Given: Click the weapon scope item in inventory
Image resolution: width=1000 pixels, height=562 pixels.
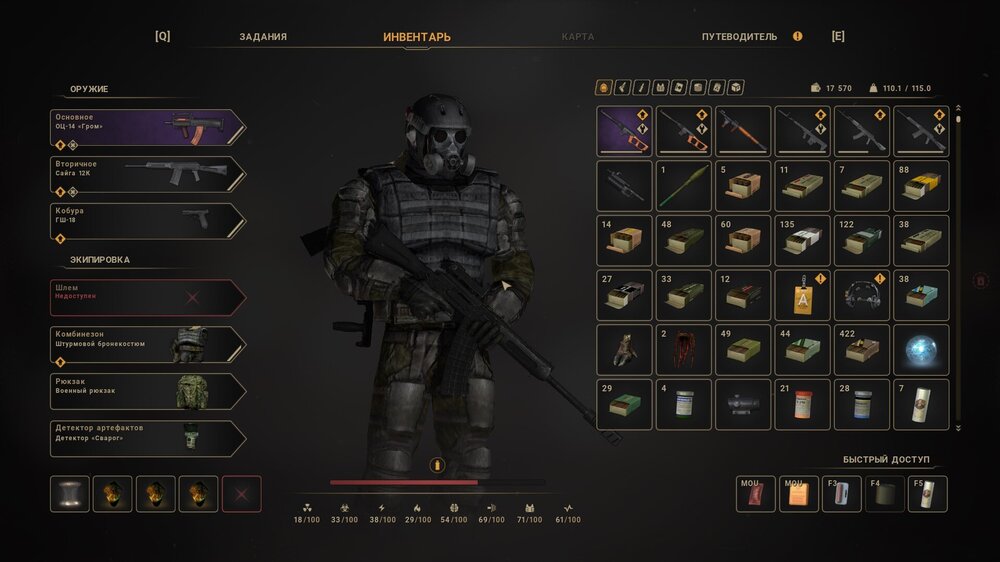Looking at the screenshot, I should tap(743, 404).
